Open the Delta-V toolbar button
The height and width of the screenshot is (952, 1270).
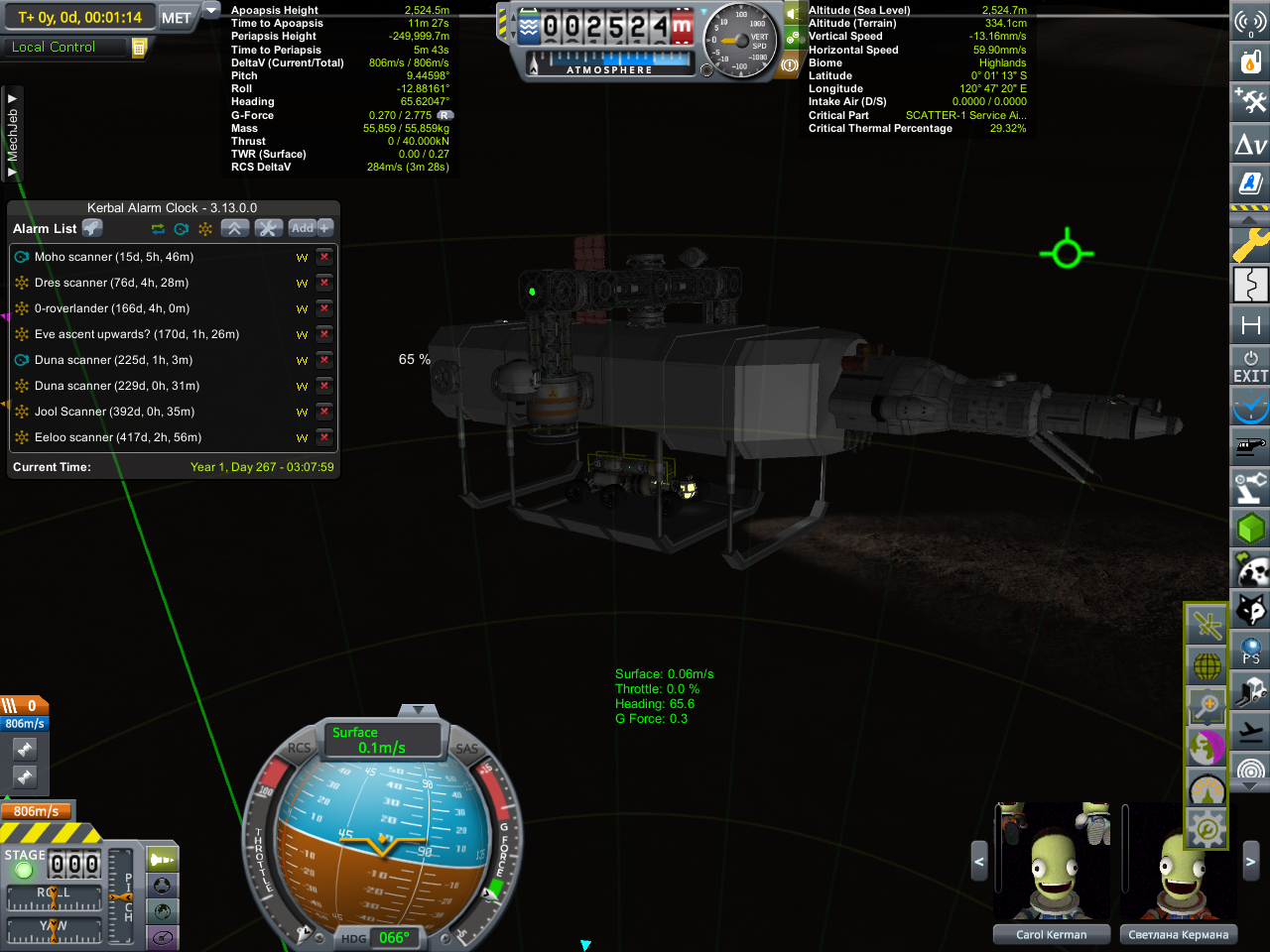point(1250,145)
